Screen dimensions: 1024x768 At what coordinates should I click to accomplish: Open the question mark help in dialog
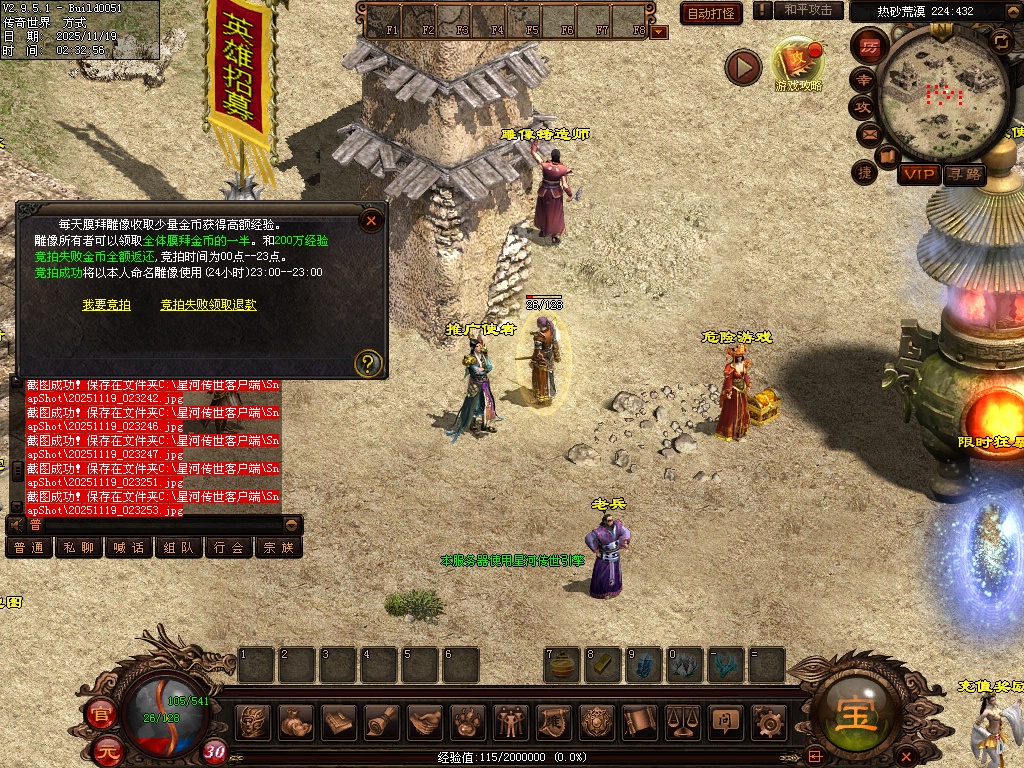[x=369, y=363]
